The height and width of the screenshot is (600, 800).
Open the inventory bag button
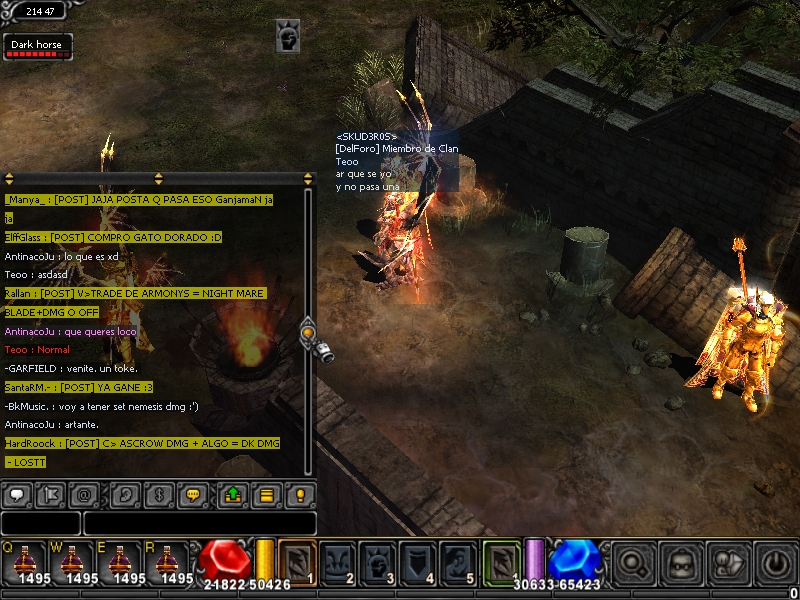point(681,563)
